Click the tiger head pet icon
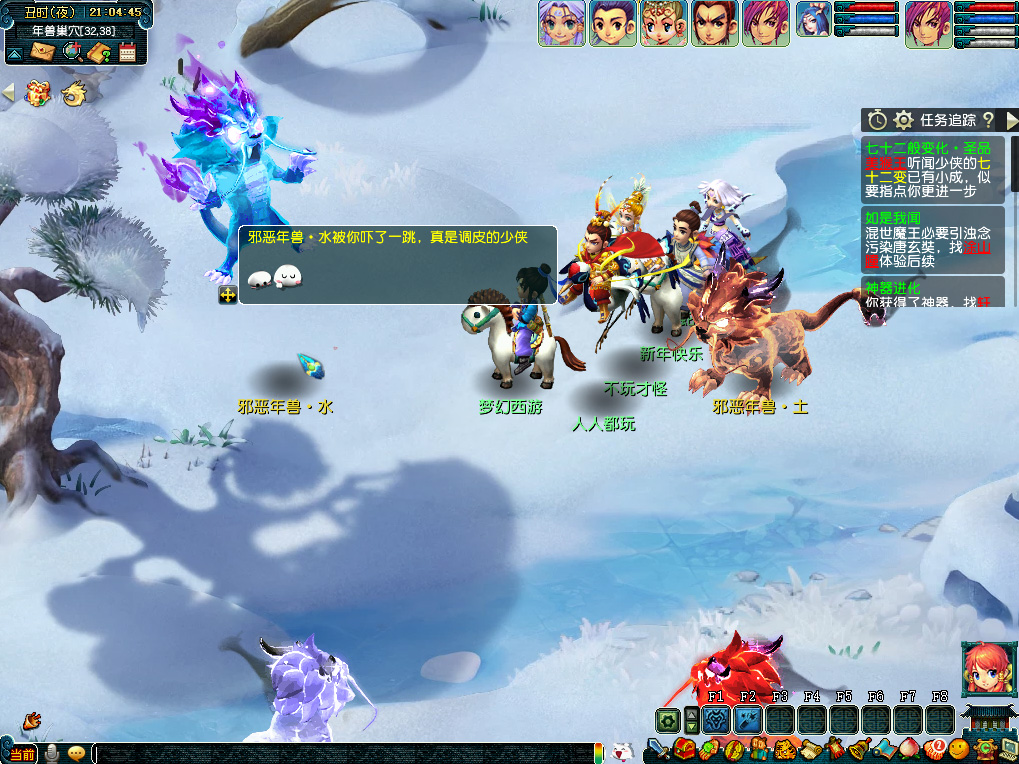 pyautogui.click(x=784, y=749)
